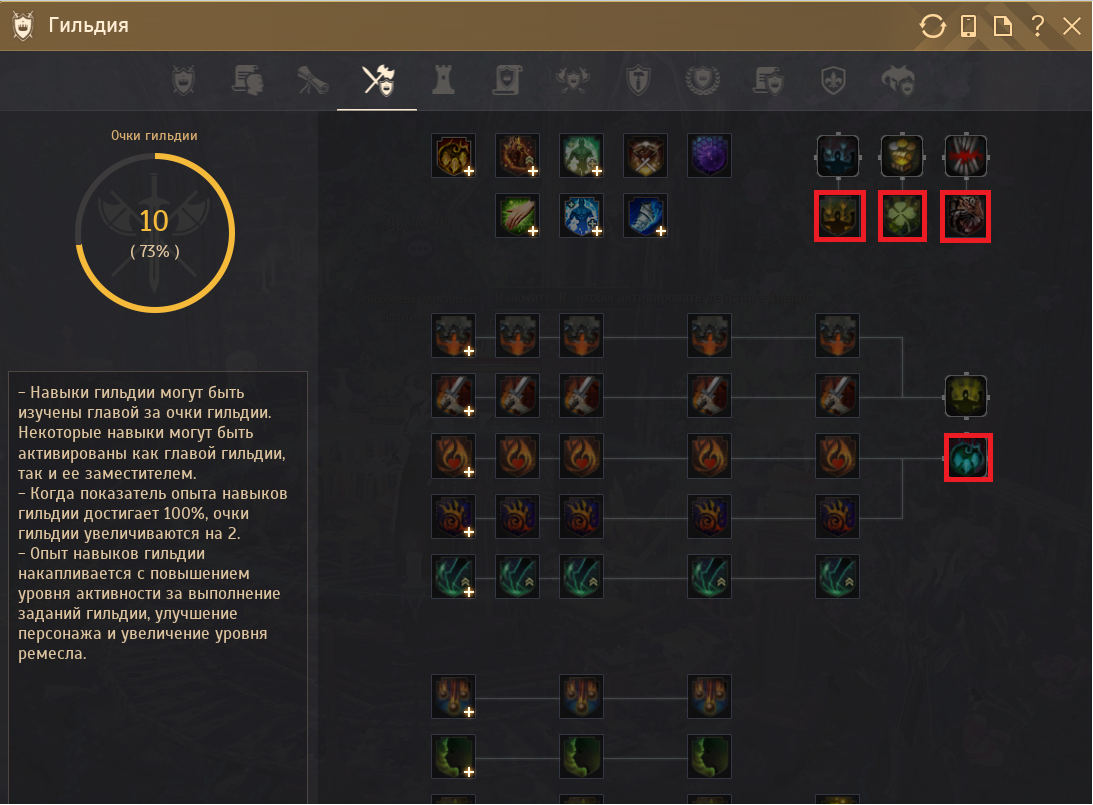Open the head with scroll tab
The height and width of the screenshot is (805, 1093).
248,80
